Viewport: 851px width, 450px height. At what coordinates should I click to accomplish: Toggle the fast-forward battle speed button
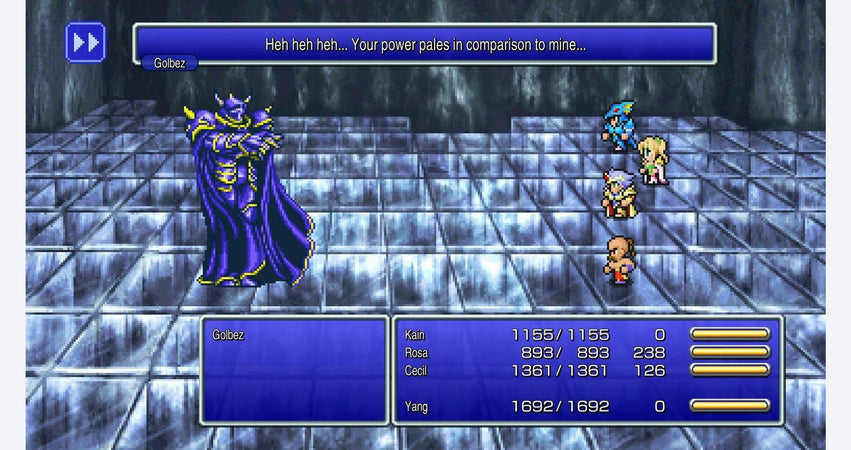click(x=86, y=43)
